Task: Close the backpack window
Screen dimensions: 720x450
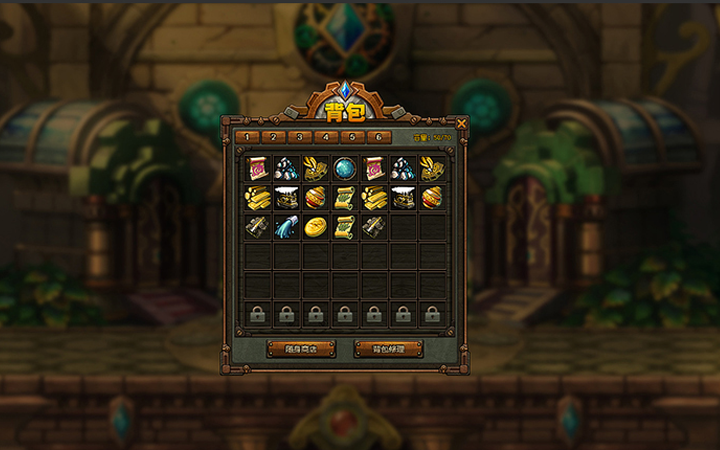Action: (461, 121)
